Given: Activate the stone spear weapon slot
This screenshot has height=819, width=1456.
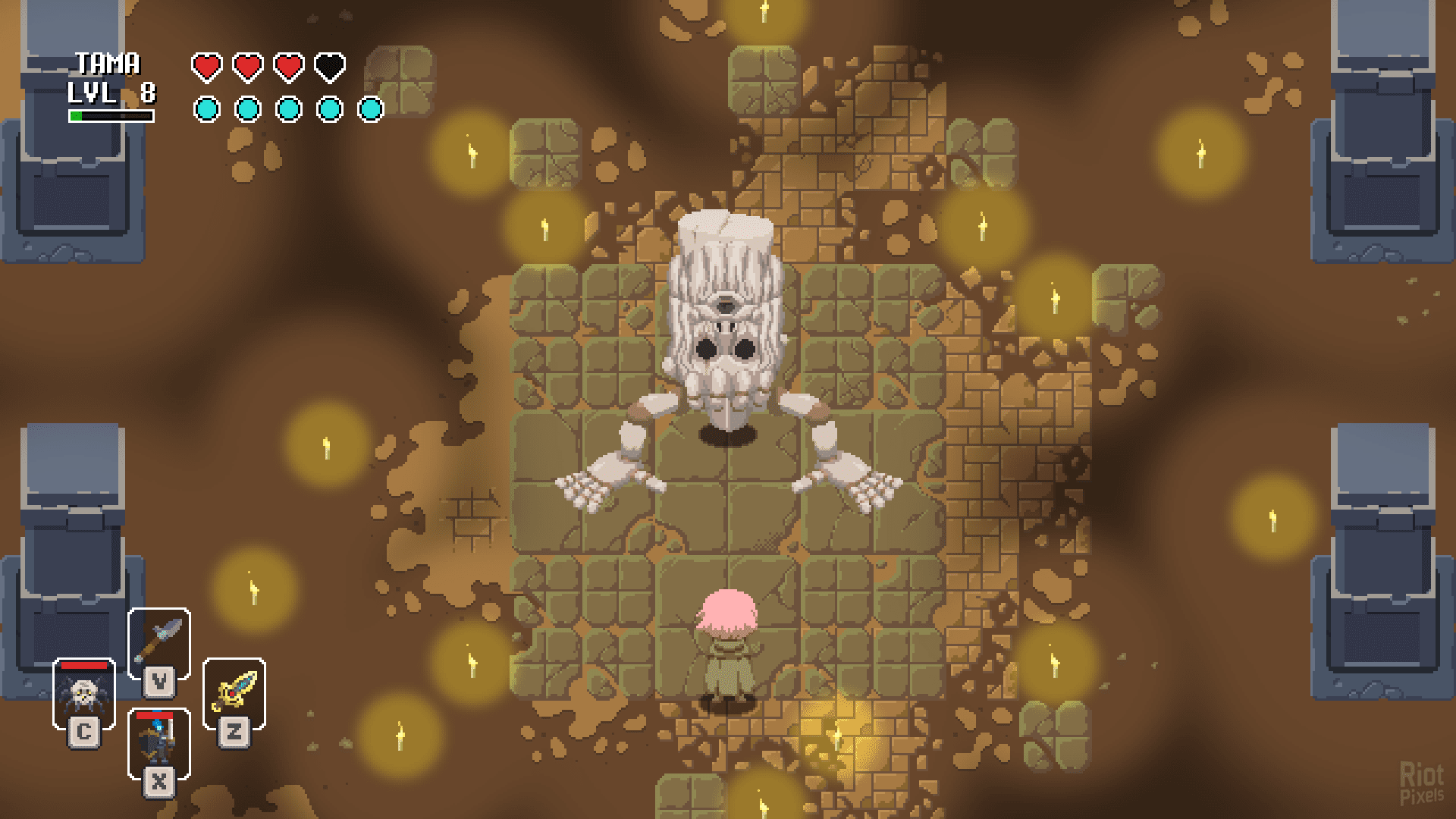Looking at the screenshot, I should tap(159, 641).
